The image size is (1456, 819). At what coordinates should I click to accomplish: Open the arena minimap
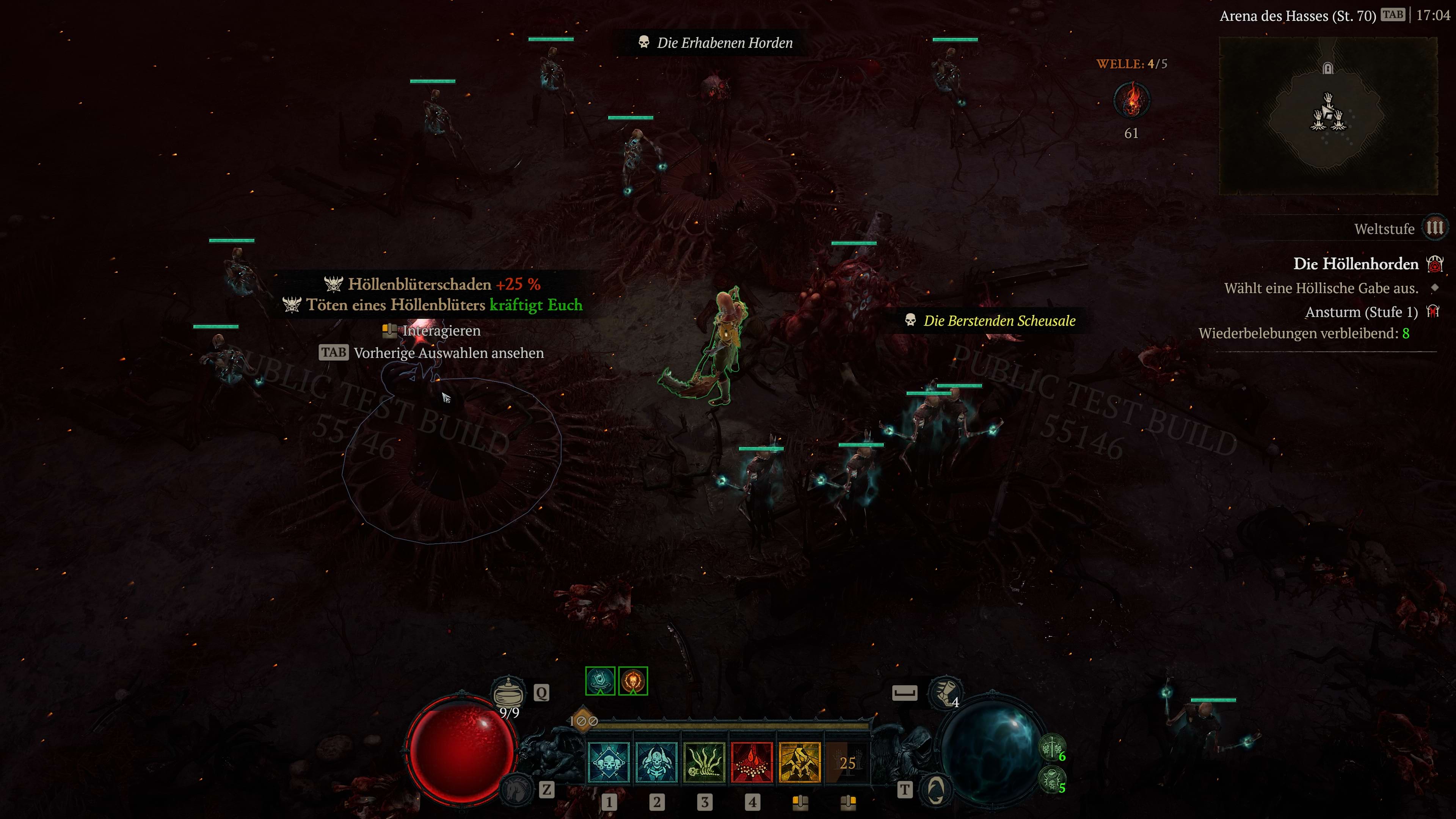[x=1328, y=116]
